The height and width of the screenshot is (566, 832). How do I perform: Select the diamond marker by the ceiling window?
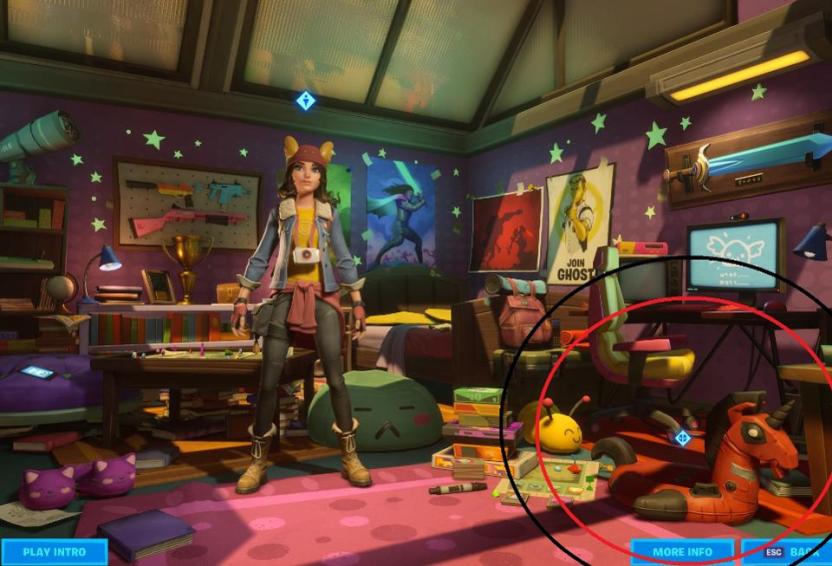(x=306, y=101)
